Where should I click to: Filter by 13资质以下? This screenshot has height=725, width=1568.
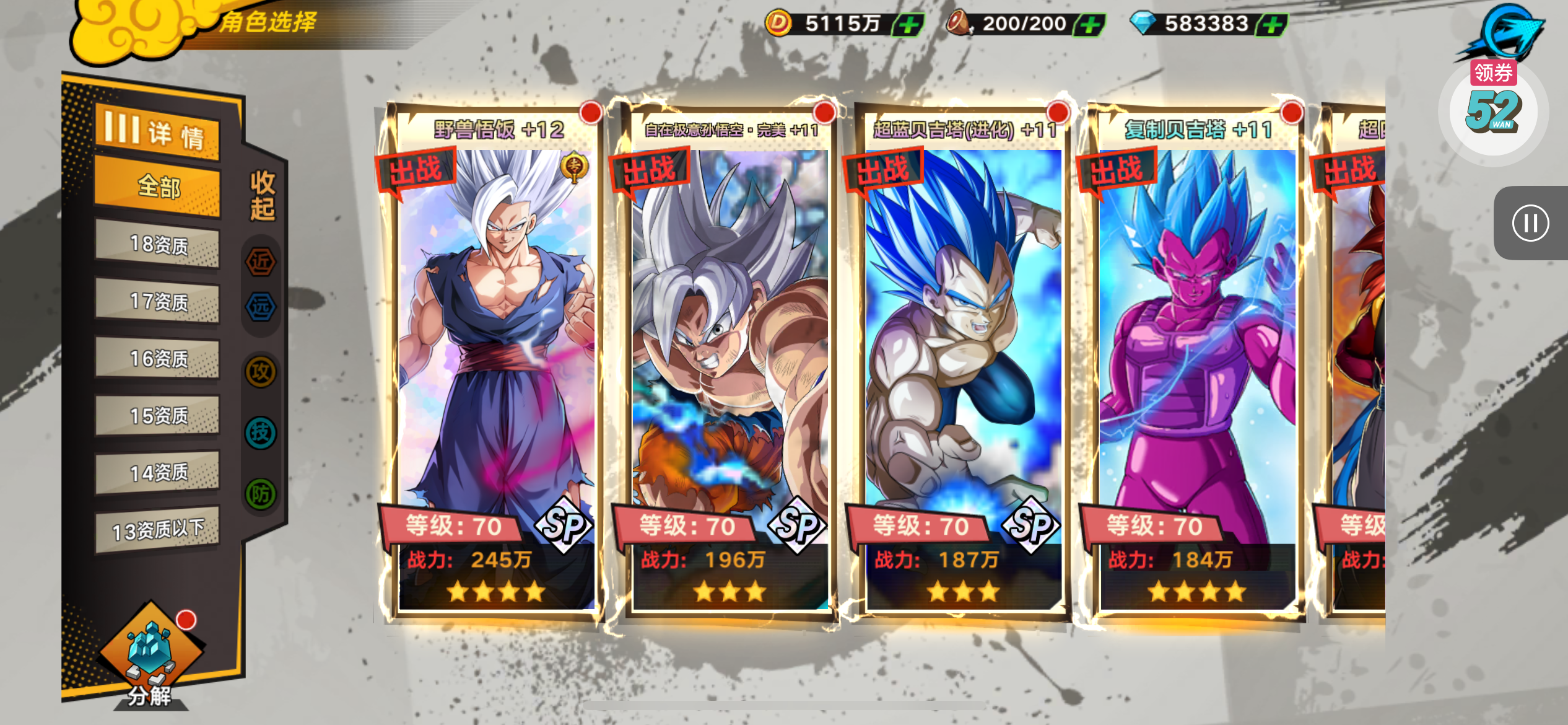(158, 530)
